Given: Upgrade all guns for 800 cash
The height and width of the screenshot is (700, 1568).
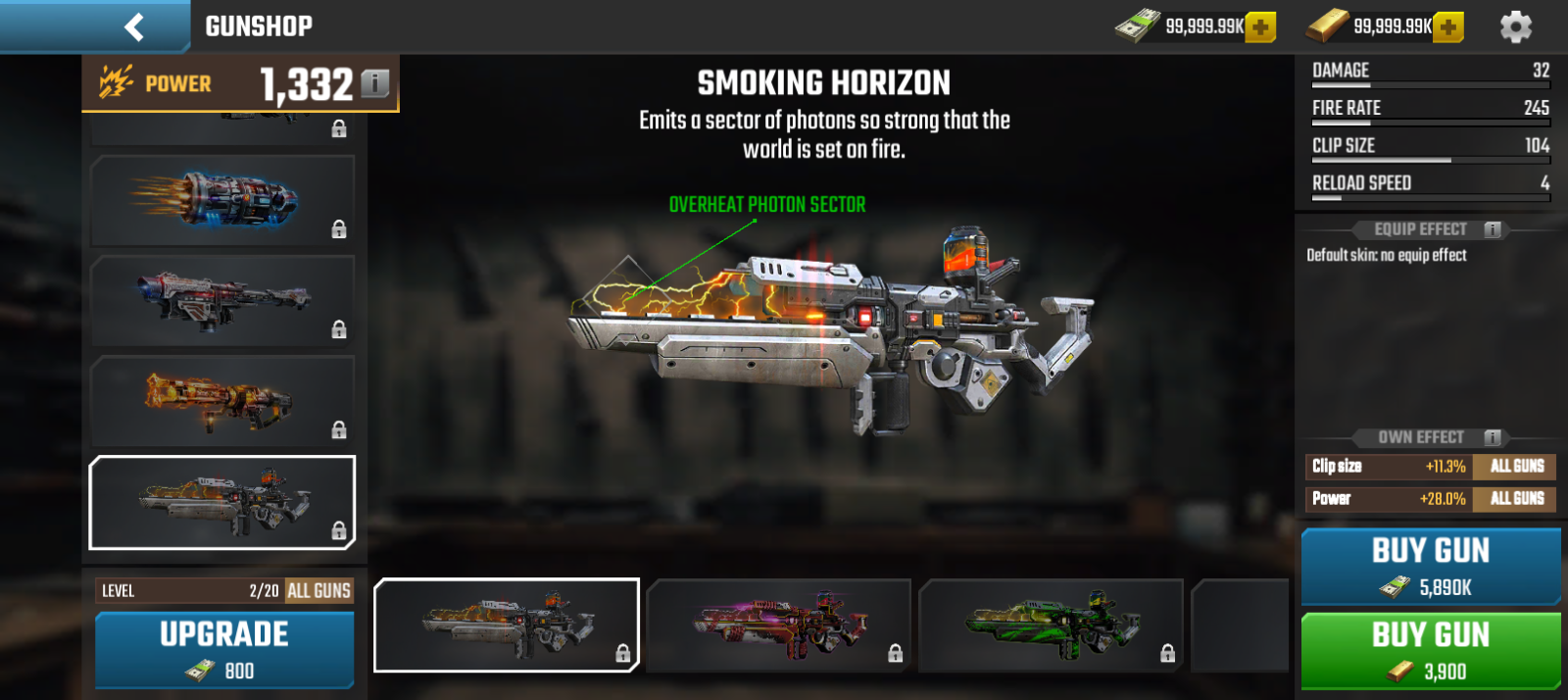Looking at the screenshot, I should 224,650.
